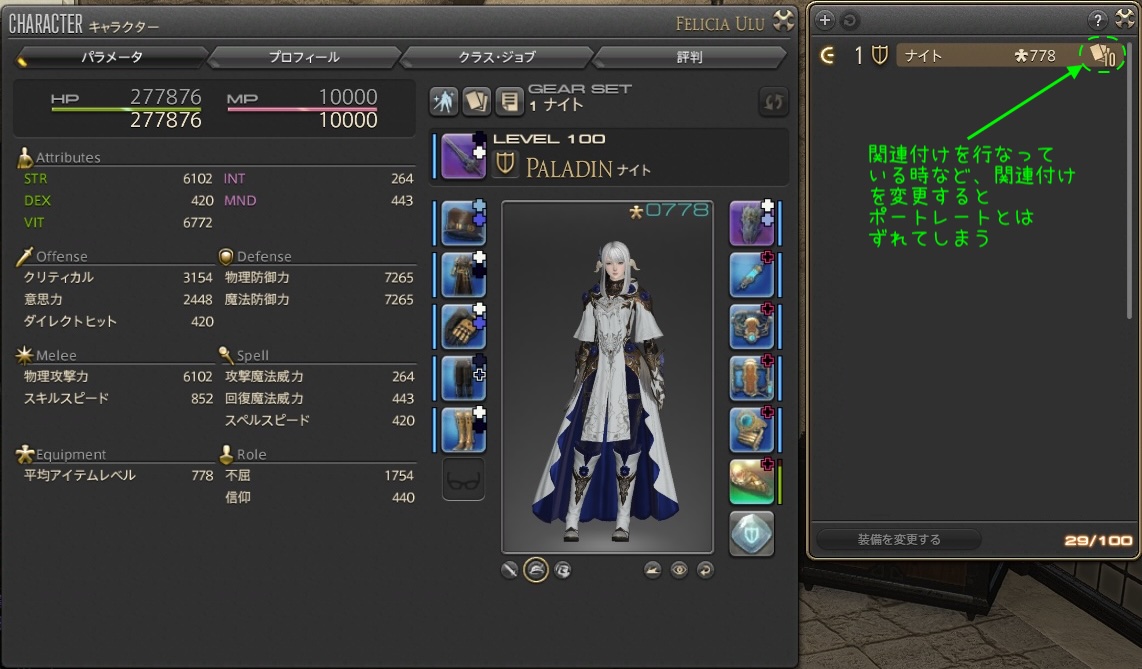This screenshot has height=669, width=1142.
Task: Close the gear set list window
Action: click(x=1125, y=19)
